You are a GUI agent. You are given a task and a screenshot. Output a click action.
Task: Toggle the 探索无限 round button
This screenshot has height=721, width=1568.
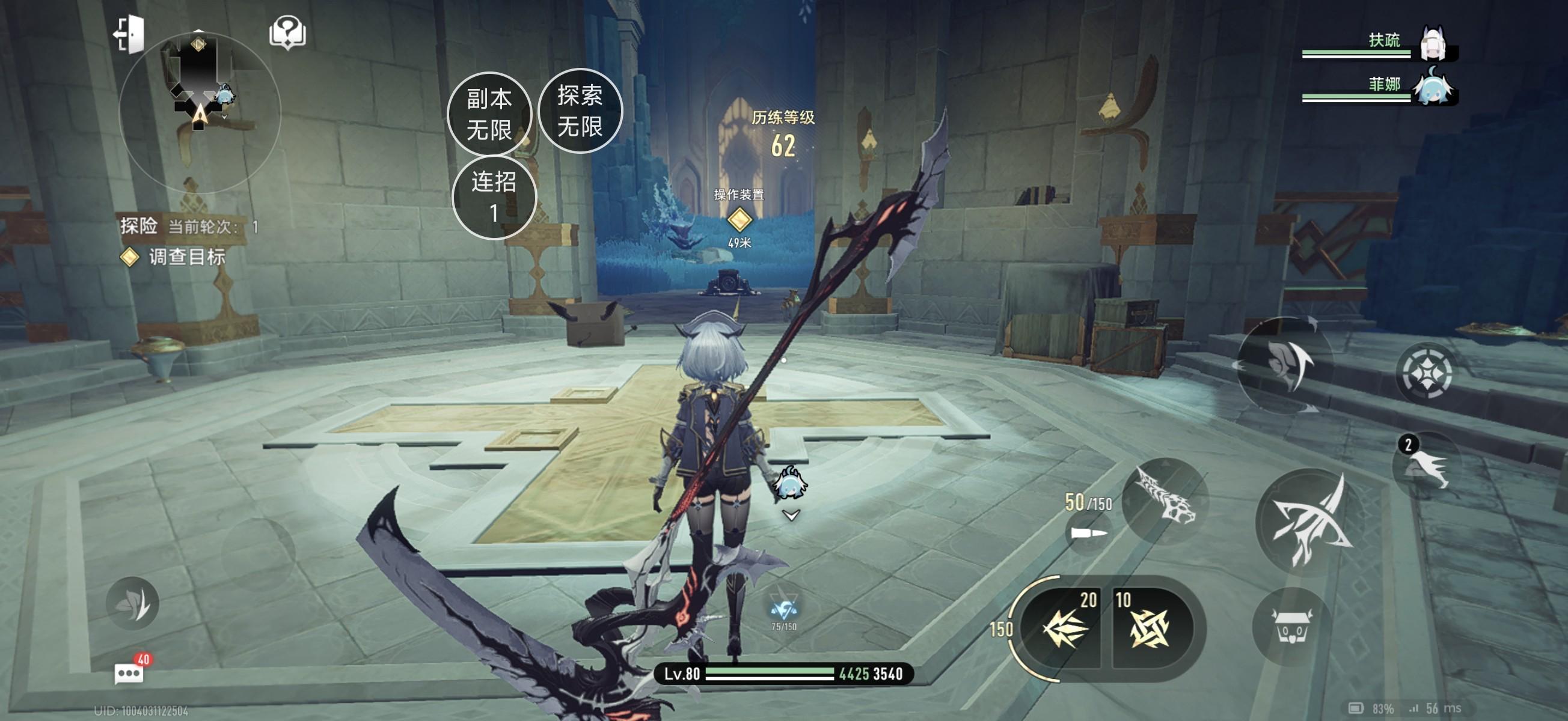[x=580, y=111]
